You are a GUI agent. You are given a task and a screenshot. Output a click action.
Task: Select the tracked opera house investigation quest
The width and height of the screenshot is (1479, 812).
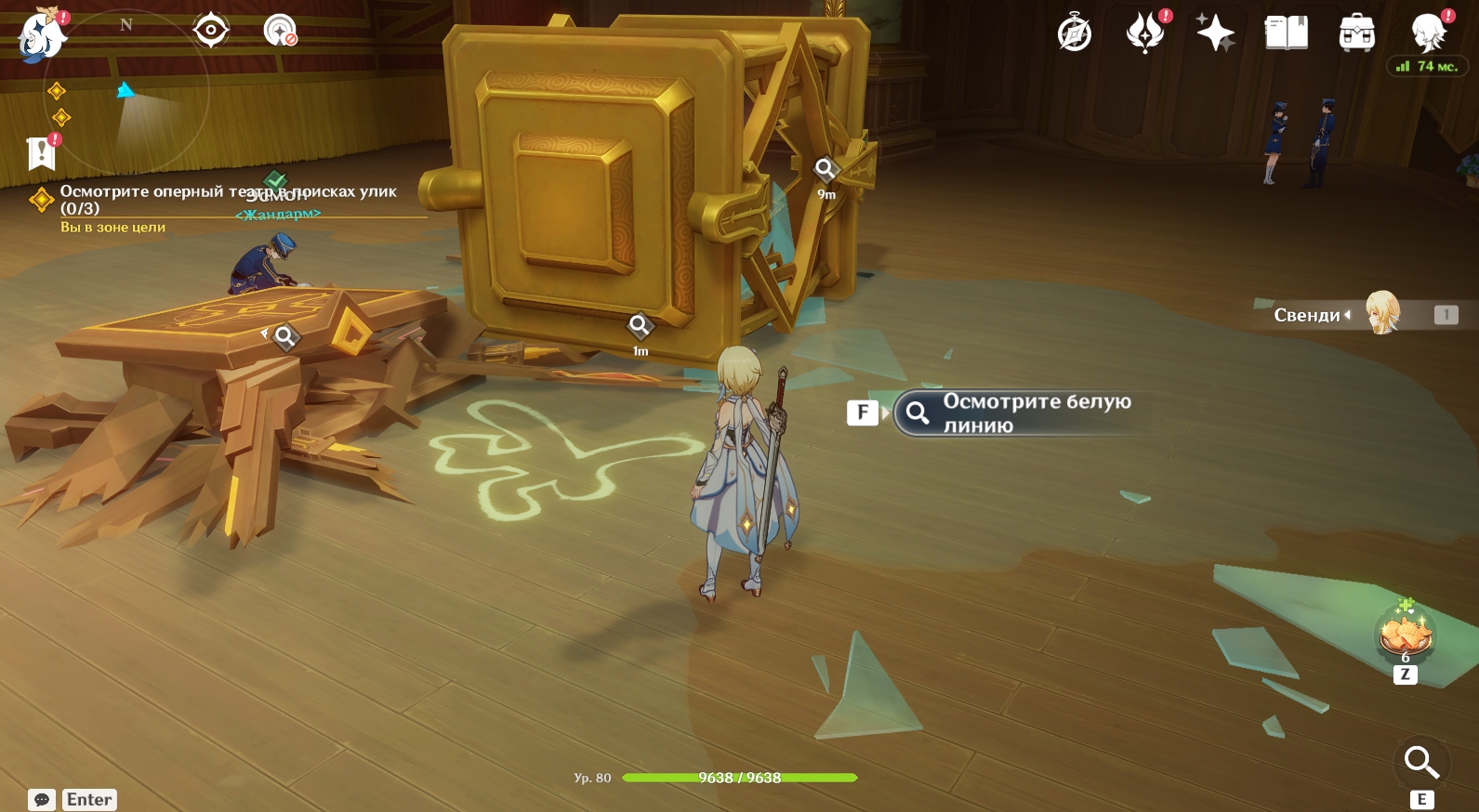(x=228, y=199)
